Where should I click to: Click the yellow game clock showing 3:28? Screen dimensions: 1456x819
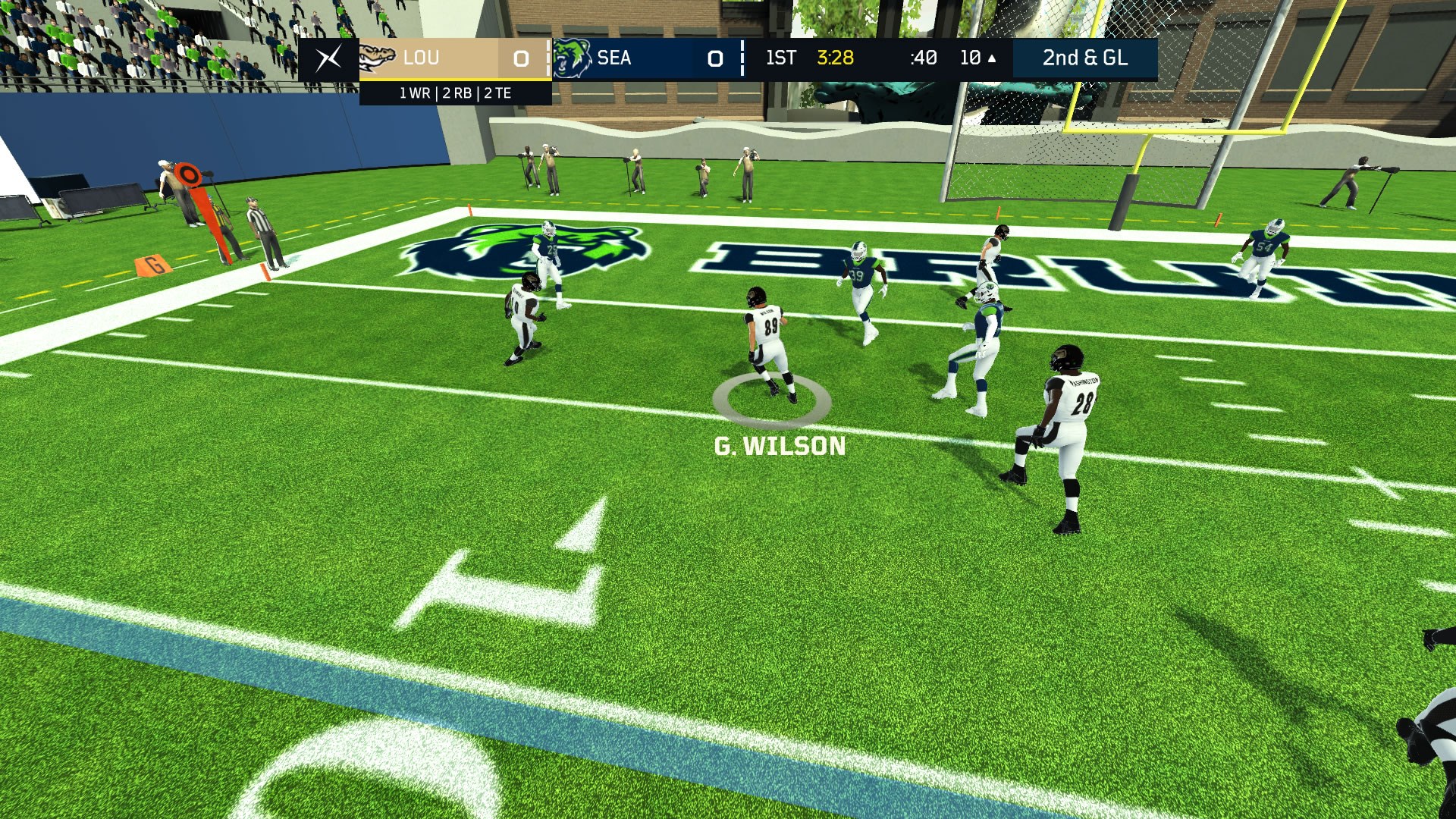point(836,58)
